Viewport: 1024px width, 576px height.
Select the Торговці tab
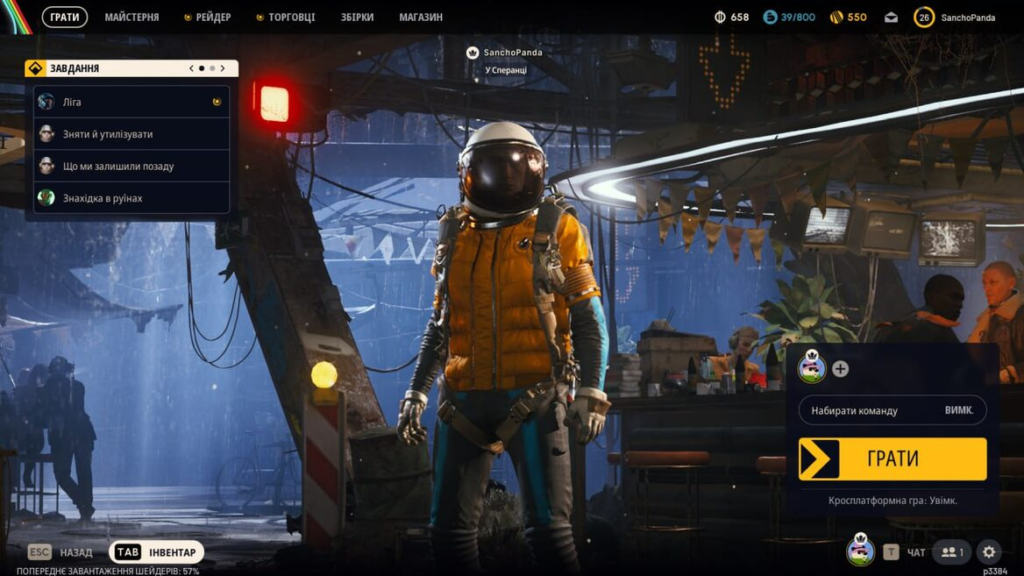(290, 17)
